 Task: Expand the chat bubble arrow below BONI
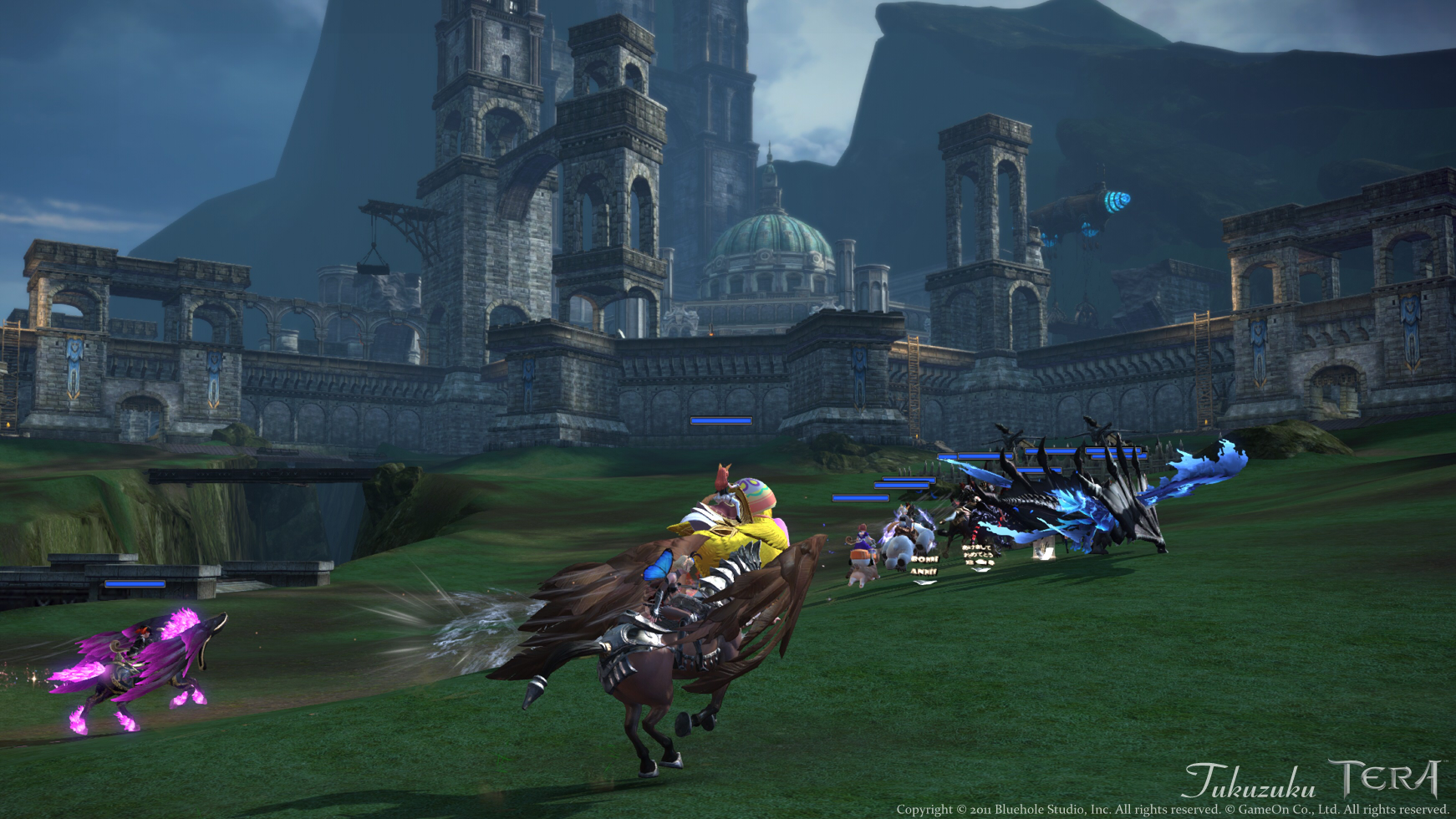tap(924, 582)
